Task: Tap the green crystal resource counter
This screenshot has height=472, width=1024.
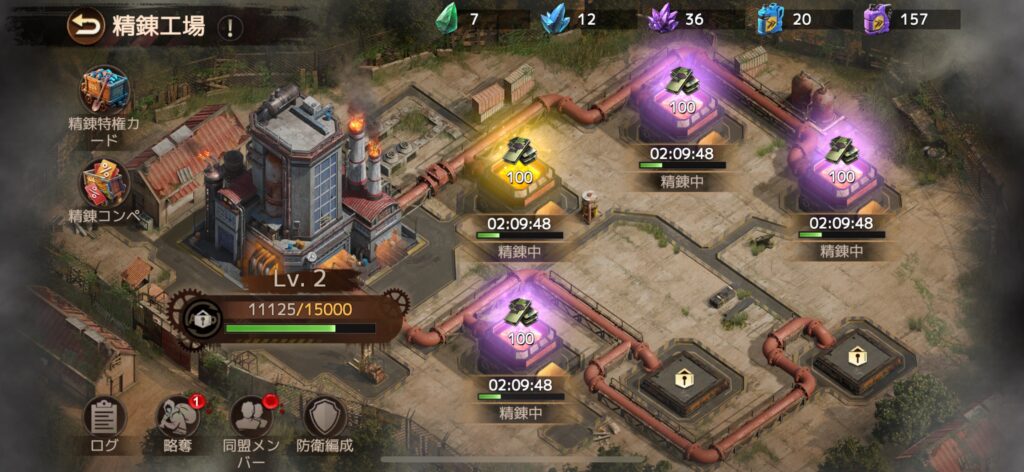Action: click(x=462, y=19)
